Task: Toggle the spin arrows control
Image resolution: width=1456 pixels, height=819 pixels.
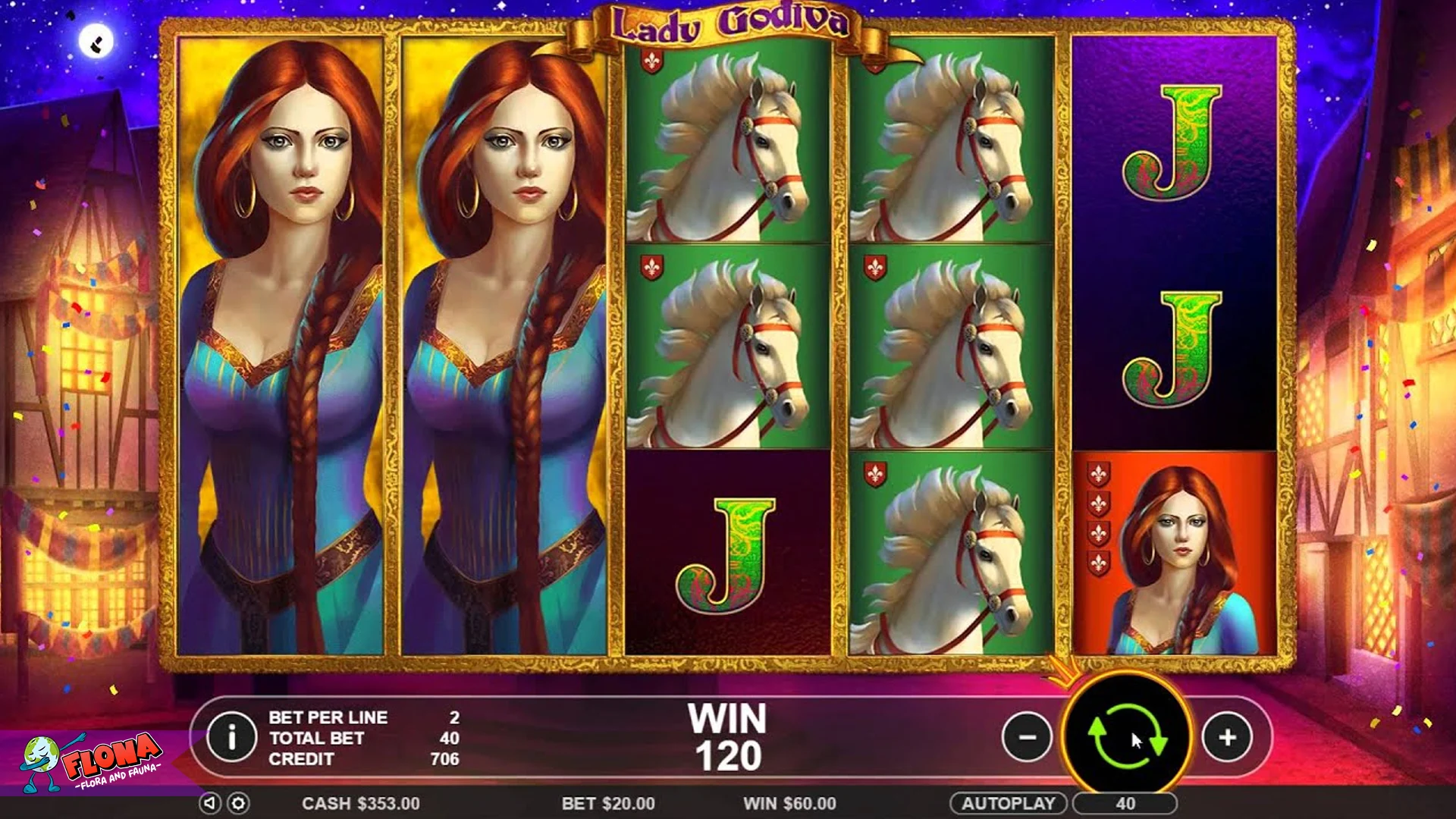Action: tap(1128, 736)
